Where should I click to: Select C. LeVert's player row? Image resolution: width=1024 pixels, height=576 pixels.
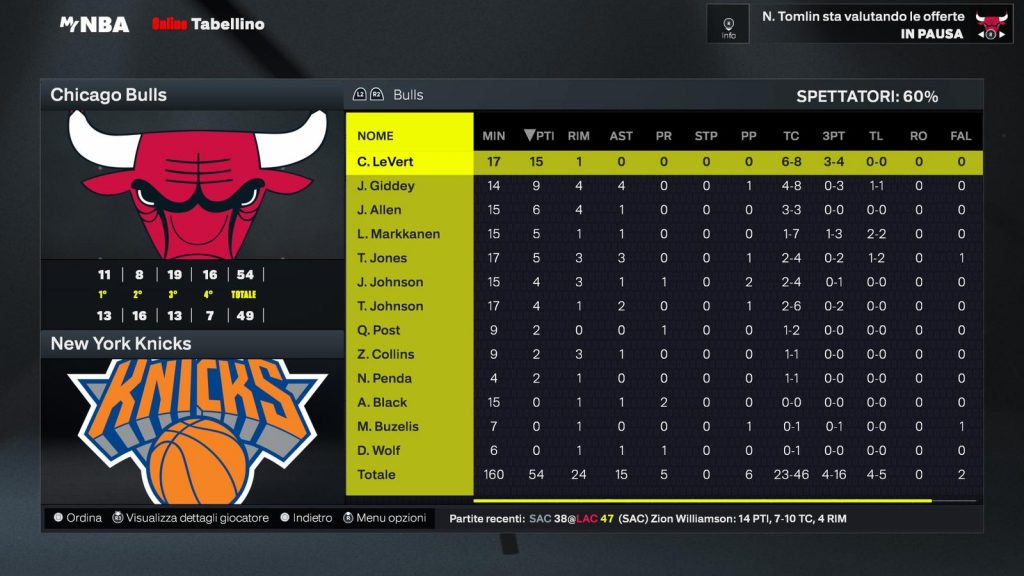tap(385, 162)
